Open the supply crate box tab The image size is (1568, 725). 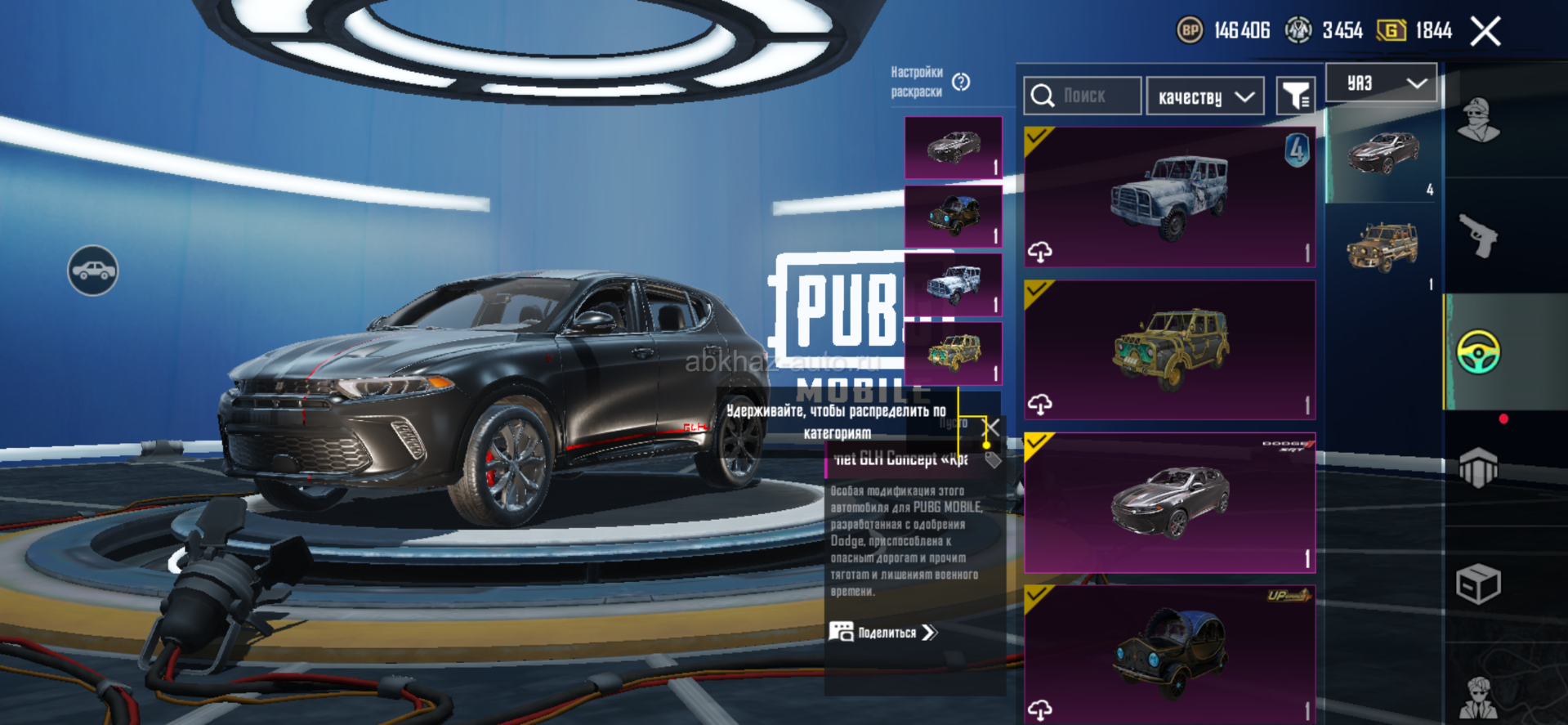click(x=1478, y=584)
